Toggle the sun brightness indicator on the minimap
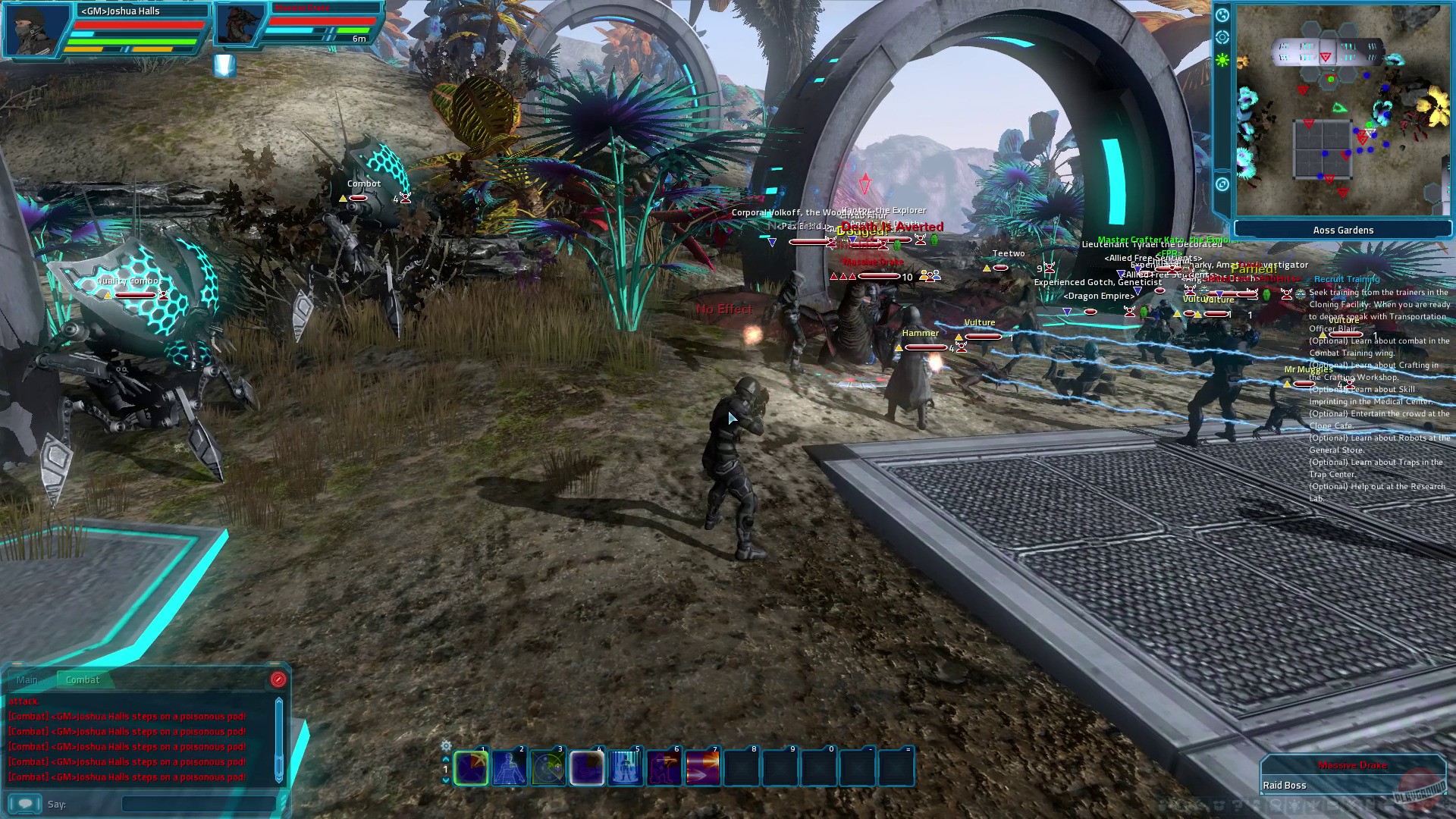The width and height of the screenshot is (1456, 819). point(1222,59)
